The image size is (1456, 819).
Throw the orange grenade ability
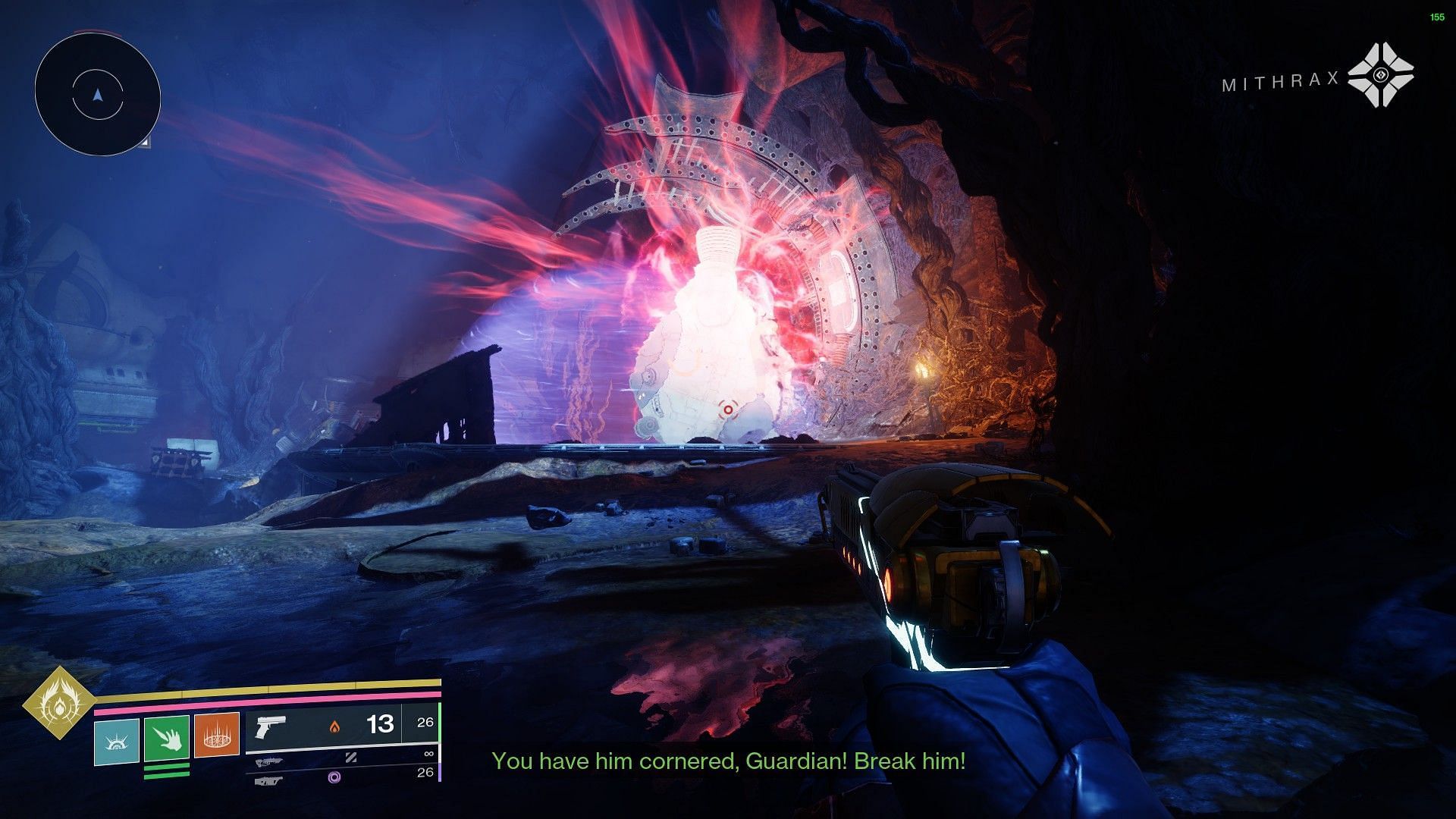tap(216, 735)
